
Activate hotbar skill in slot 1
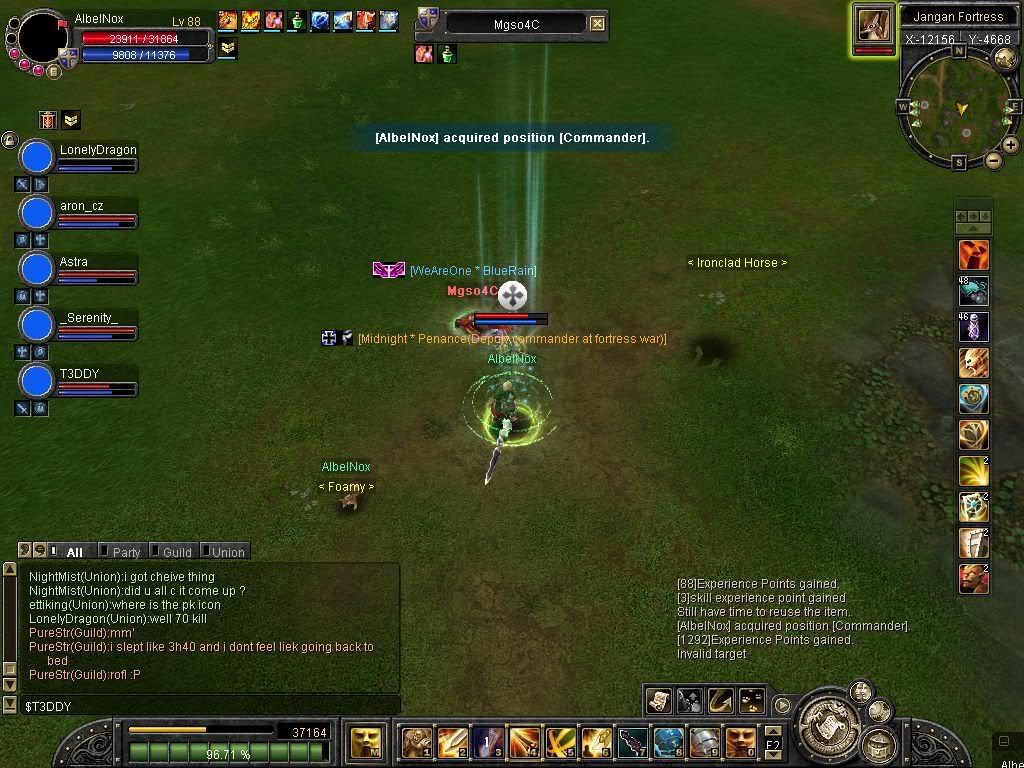pyautogui.click(x=416, y=742)
